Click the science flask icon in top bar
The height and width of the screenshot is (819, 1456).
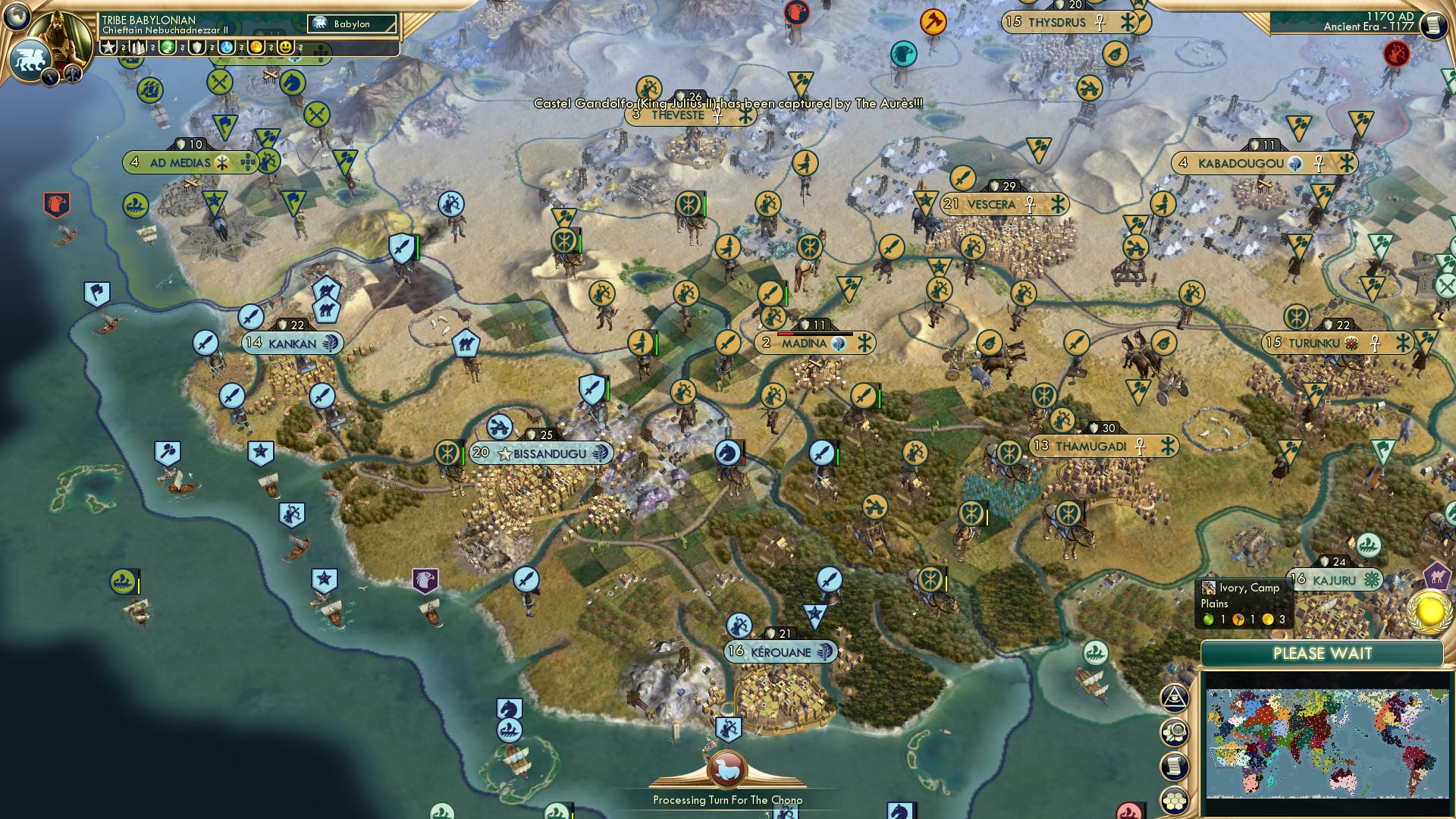[227, 47]
